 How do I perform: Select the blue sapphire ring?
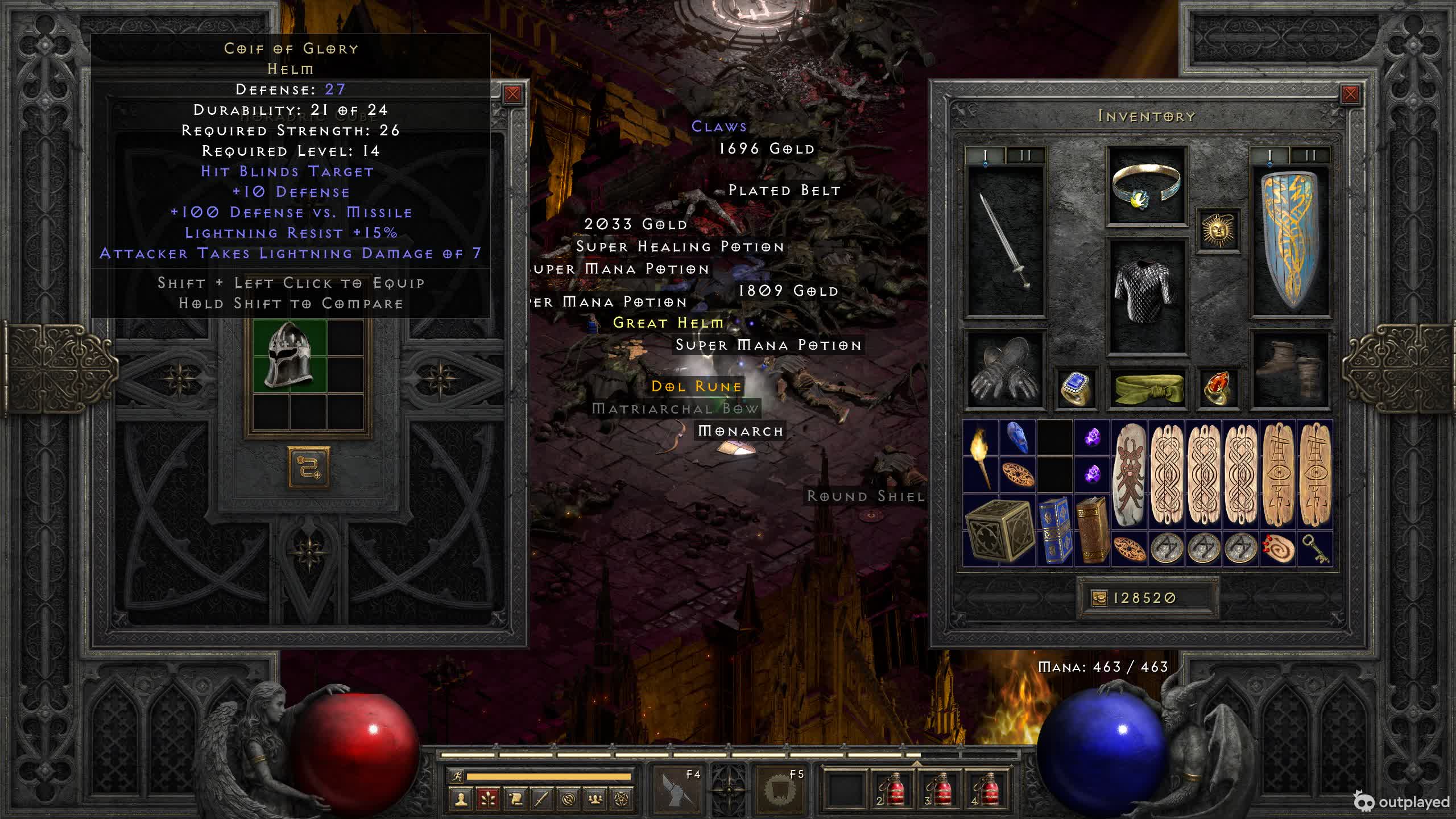click(1075, 389)
